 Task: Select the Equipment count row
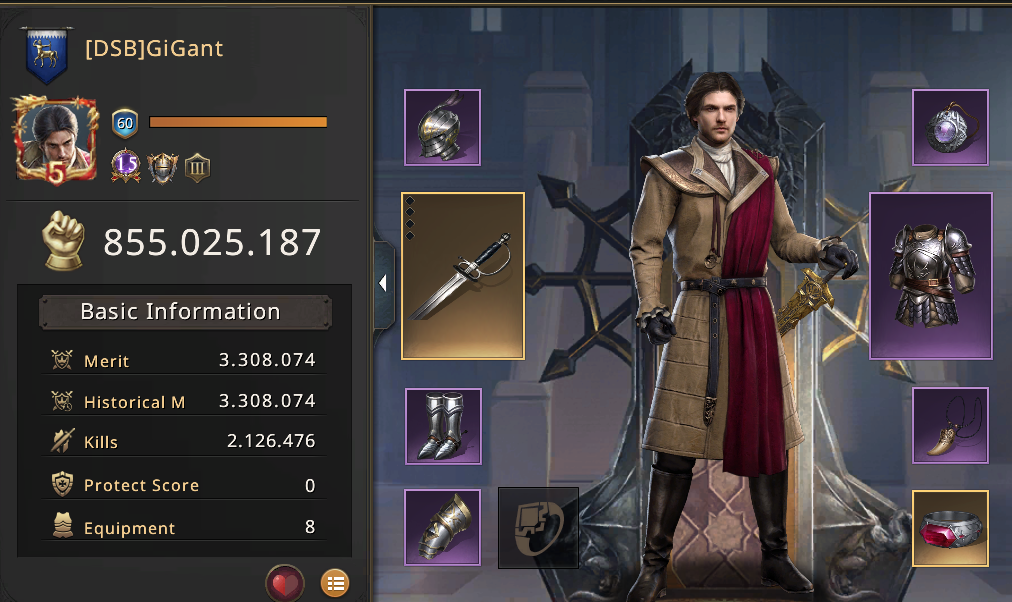point(185,527)
